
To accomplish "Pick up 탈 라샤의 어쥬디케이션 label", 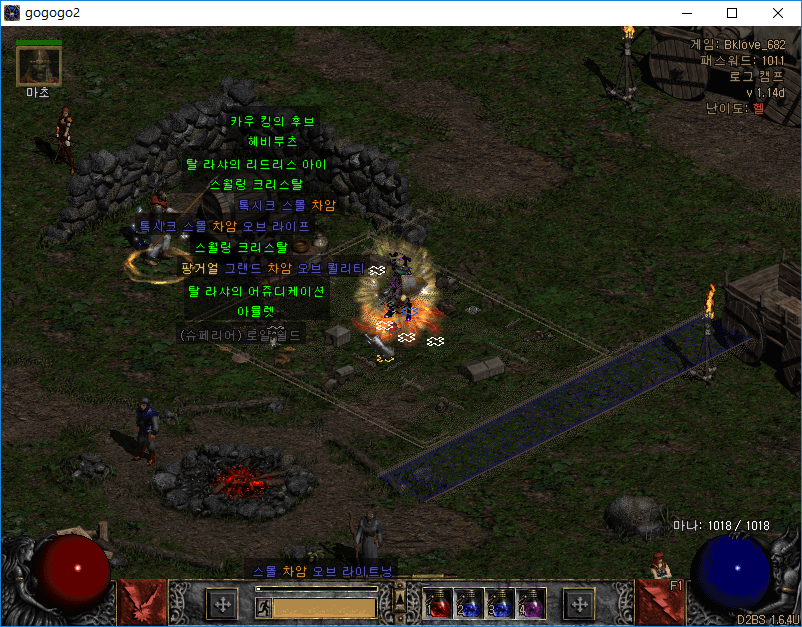I will tap(256, 291).
